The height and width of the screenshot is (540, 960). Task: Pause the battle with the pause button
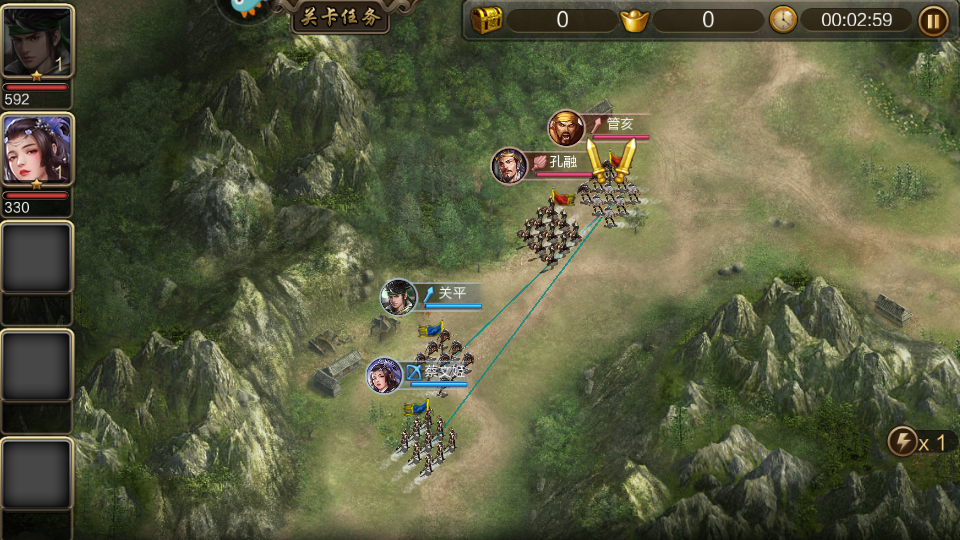tap(932, 20)
